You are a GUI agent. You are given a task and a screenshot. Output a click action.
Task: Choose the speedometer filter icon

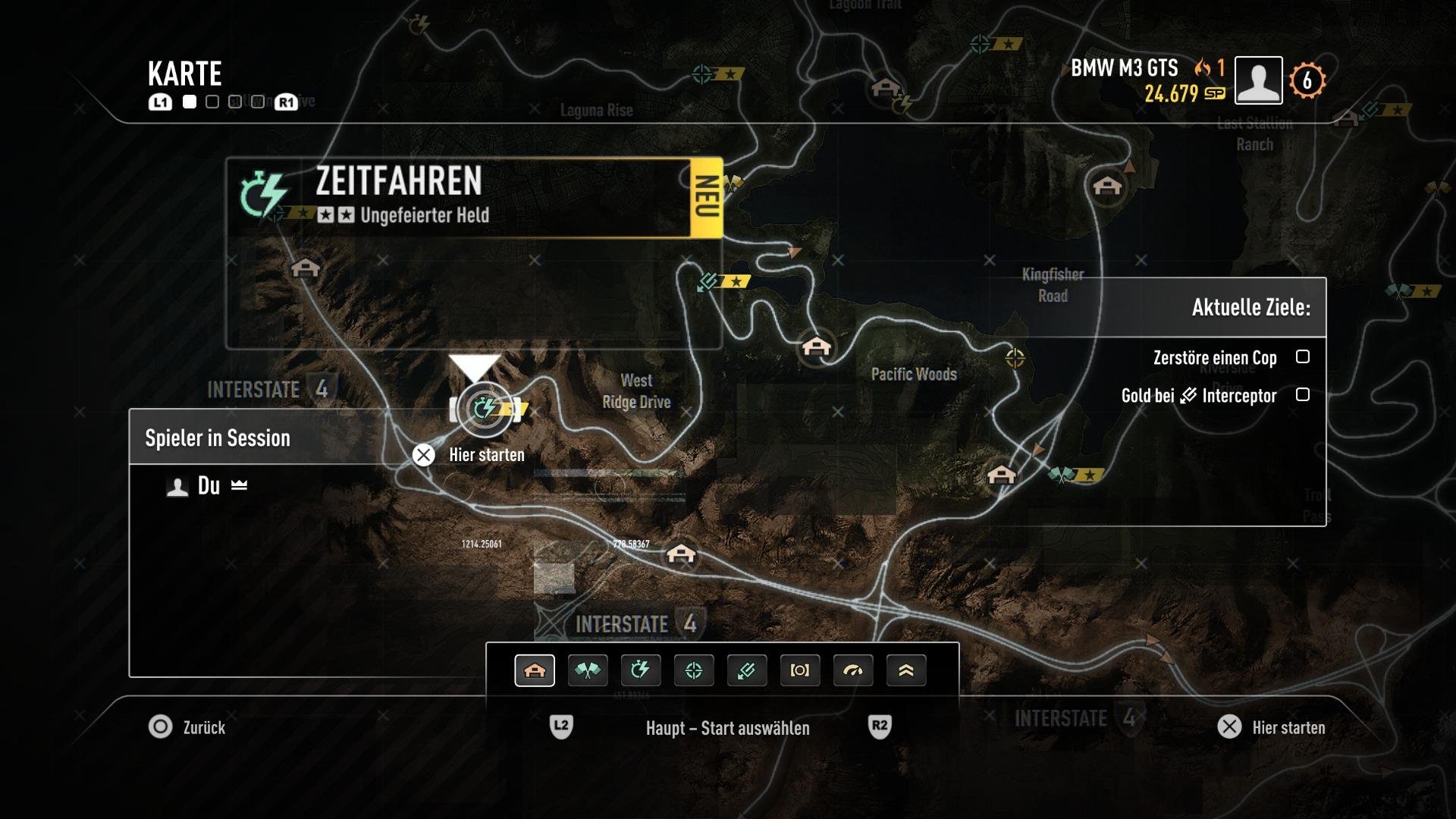853,670
